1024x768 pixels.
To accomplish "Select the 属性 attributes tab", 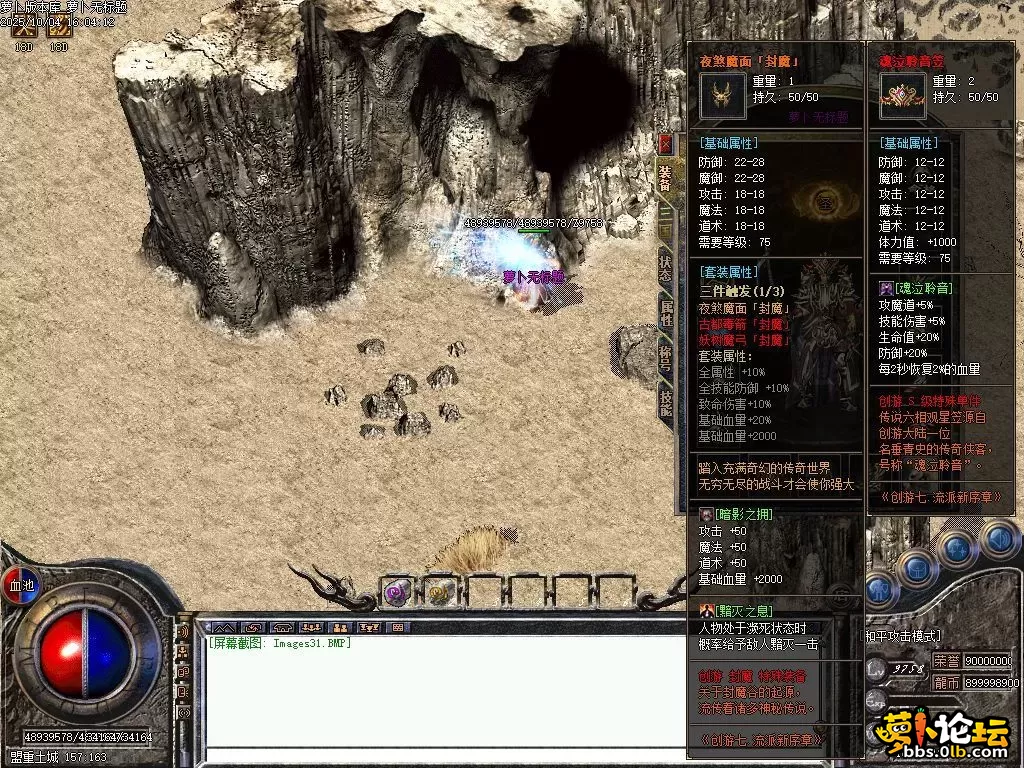I will point(666,313).
